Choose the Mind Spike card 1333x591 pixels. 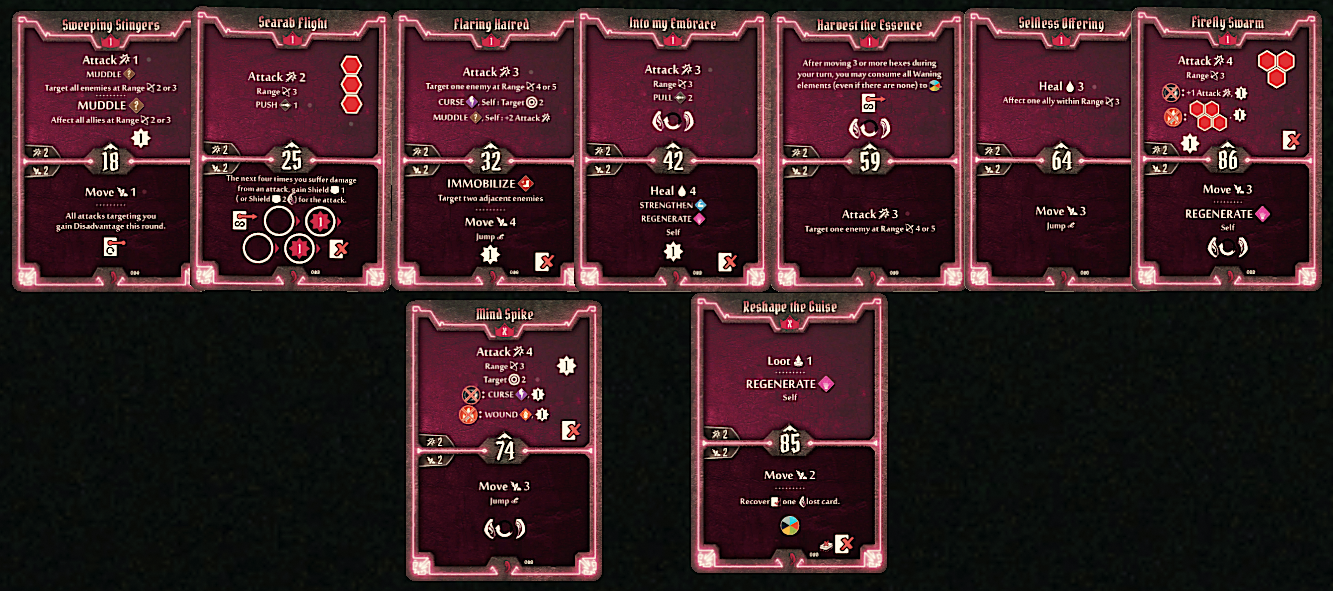coord(504,440)
